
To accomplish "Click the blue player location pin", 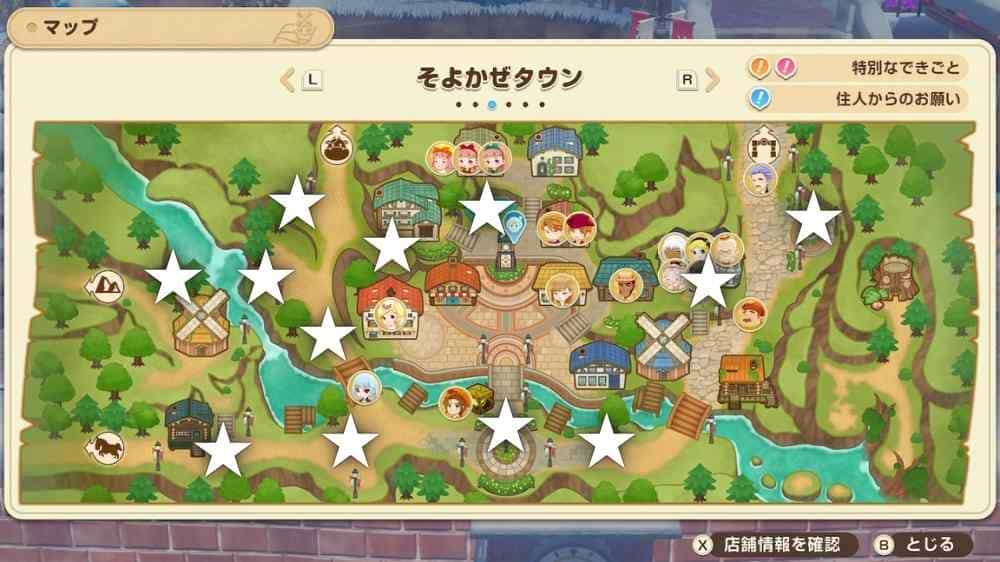I will (513, 225).
